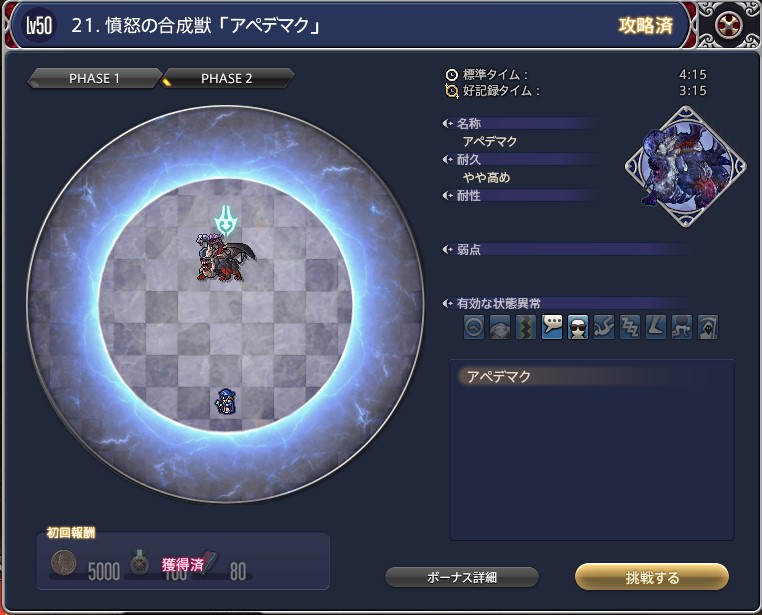Click the ZZZ sleep status icon
This screenshot has width=762, height=615.
(630, 327)
